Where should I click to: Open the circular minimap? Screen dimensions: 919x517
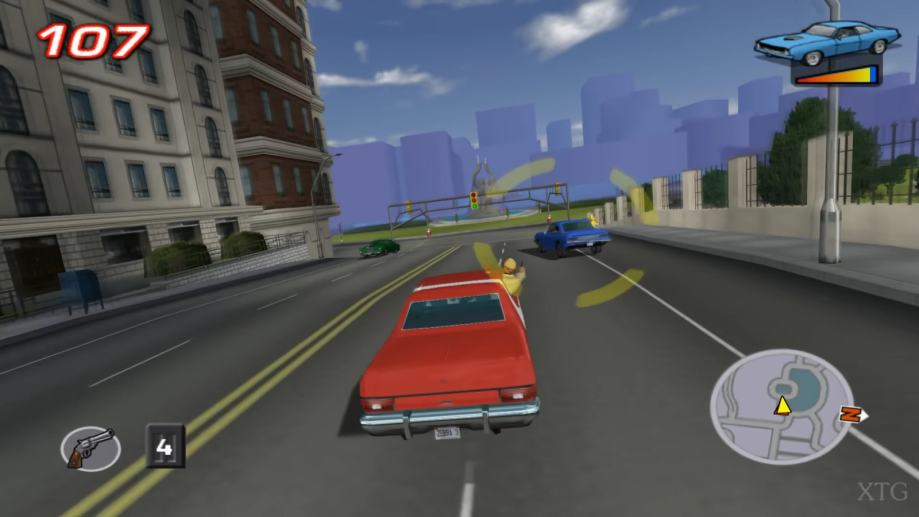click(x=768, y=406)
